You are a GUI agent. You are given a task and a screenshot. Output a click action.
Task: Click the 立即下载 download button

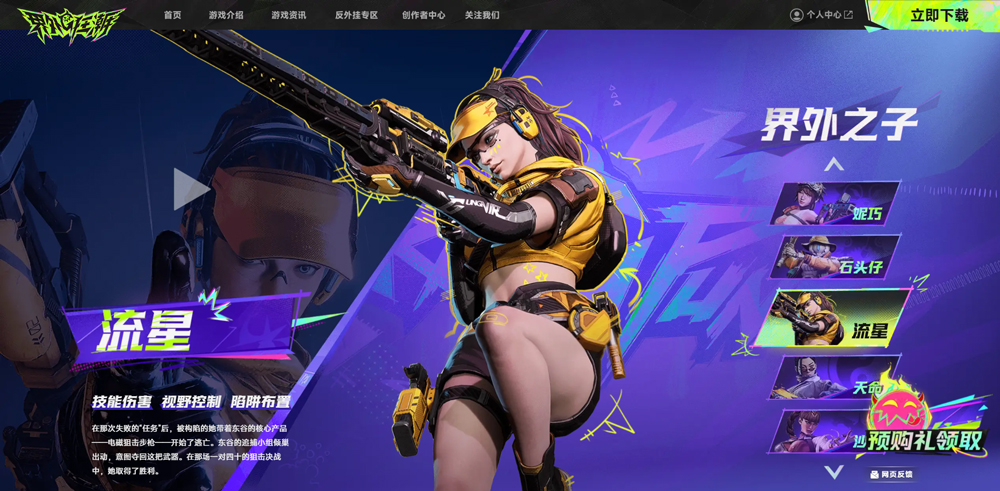(938, 15)
